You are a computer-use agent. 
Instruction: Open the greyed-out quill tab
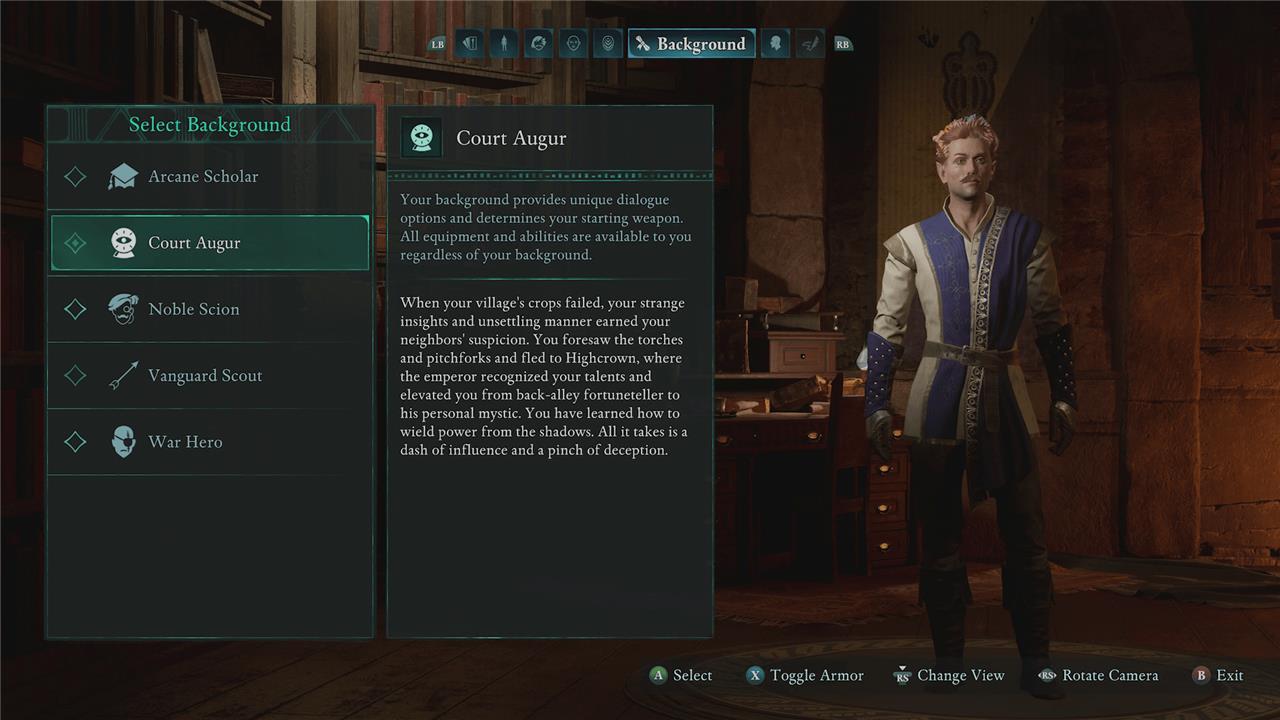[x=809, y=44]
